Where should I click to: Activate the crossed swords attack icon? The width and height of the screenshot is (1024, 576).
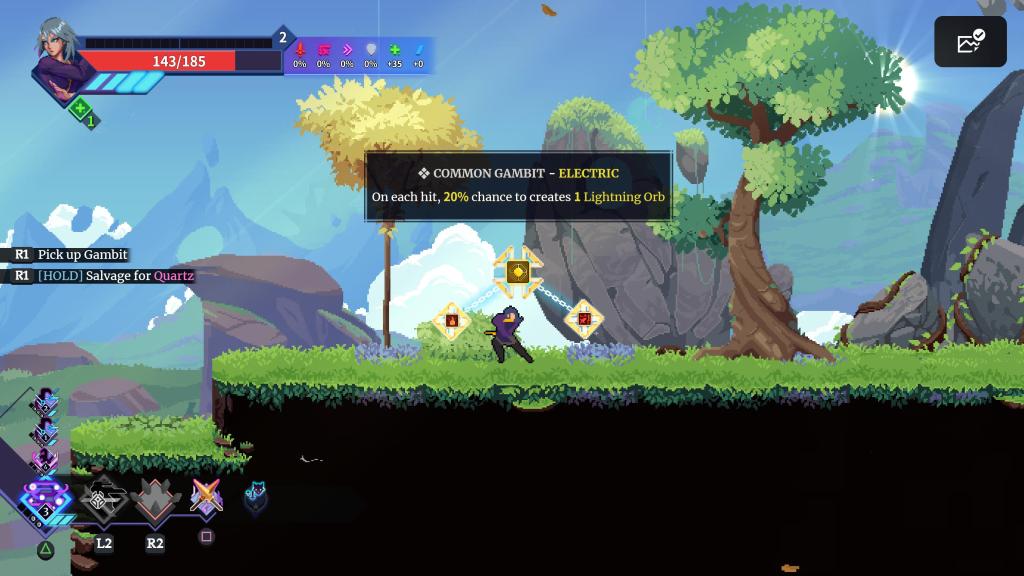pos(206,497)
